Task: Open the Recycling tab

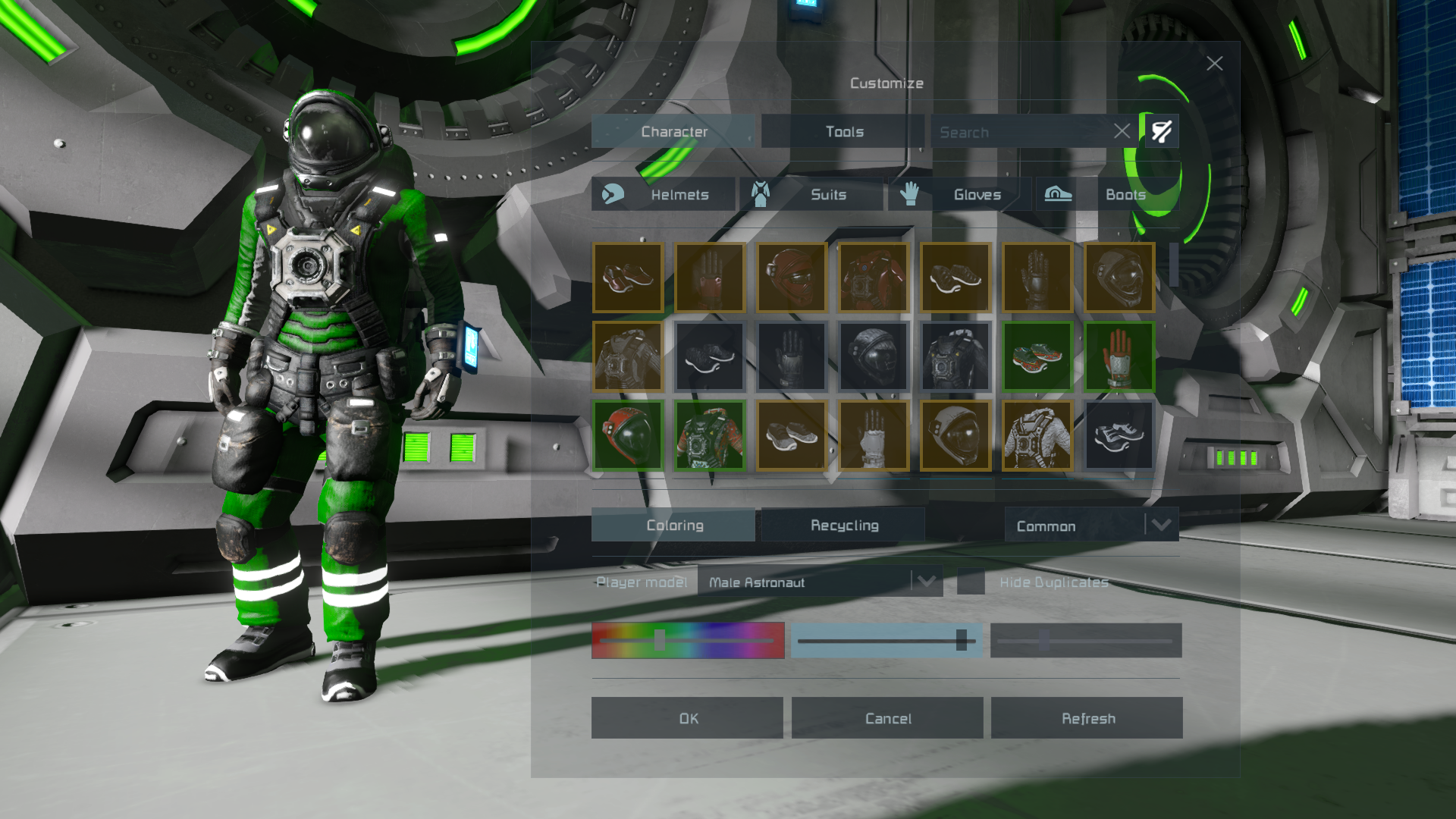Action: click(843, 525)
